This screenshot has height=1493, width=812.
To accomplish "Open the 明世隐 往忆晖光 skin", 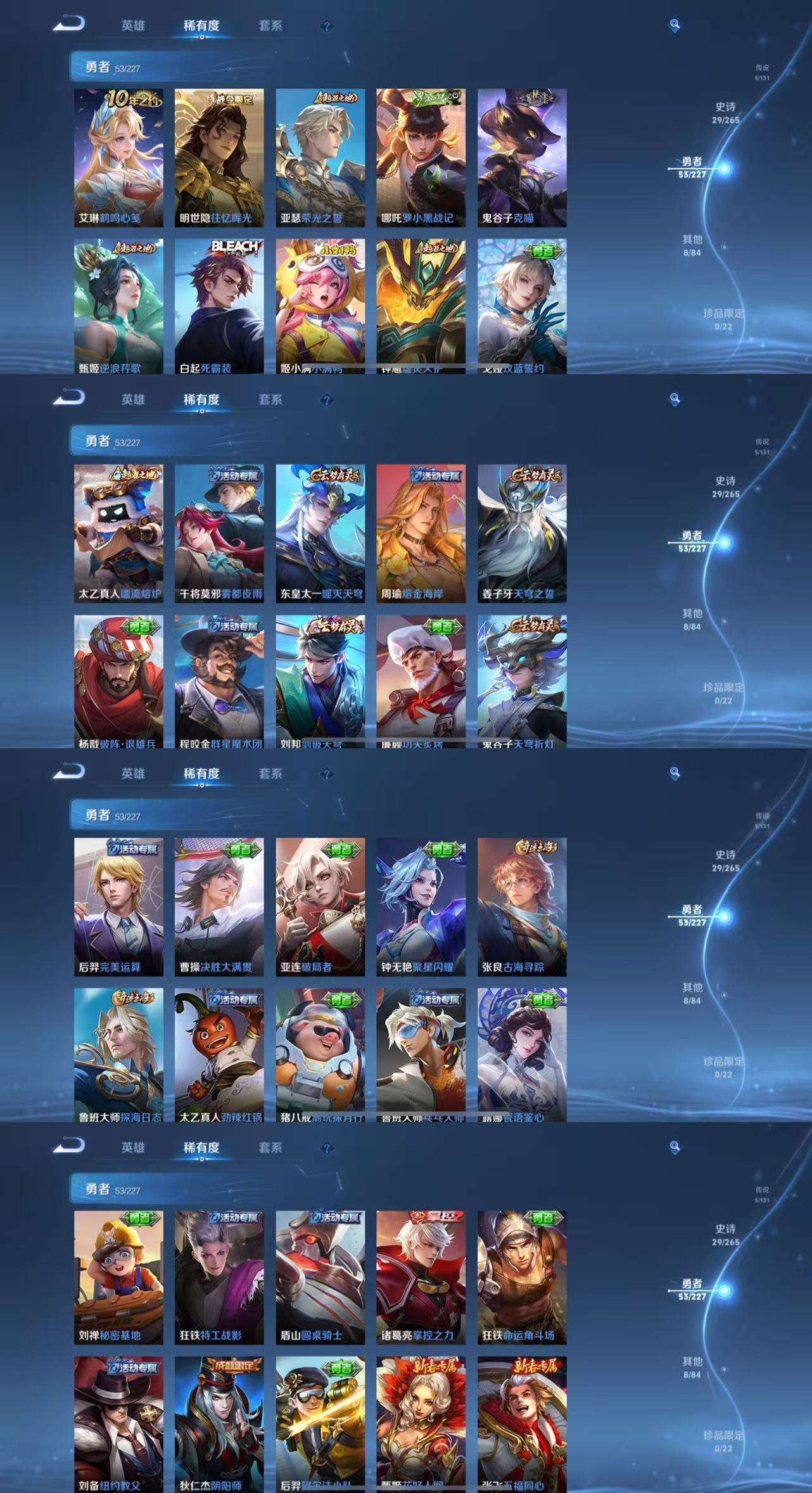I will coord(219,158).
